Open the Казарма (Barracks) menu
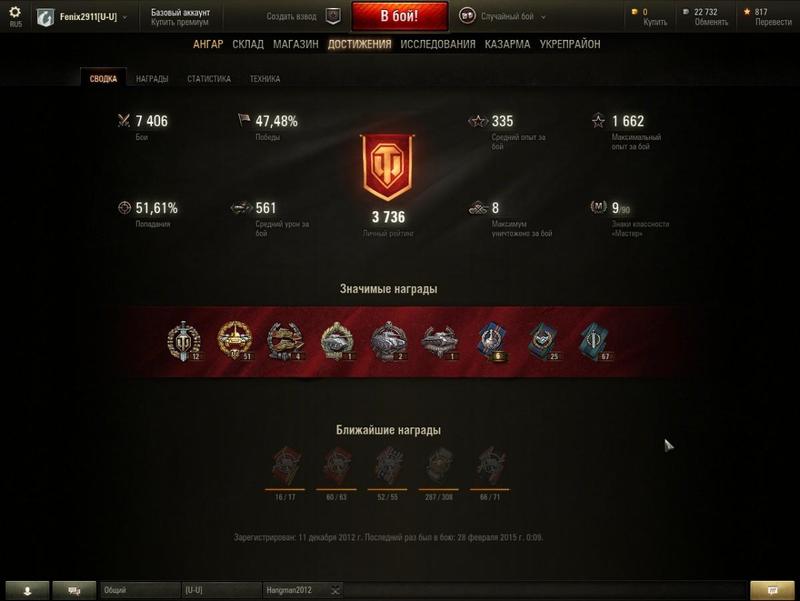The height and width of the screenshot is (601, 800). pyautogui.click(x=507, y=44)
